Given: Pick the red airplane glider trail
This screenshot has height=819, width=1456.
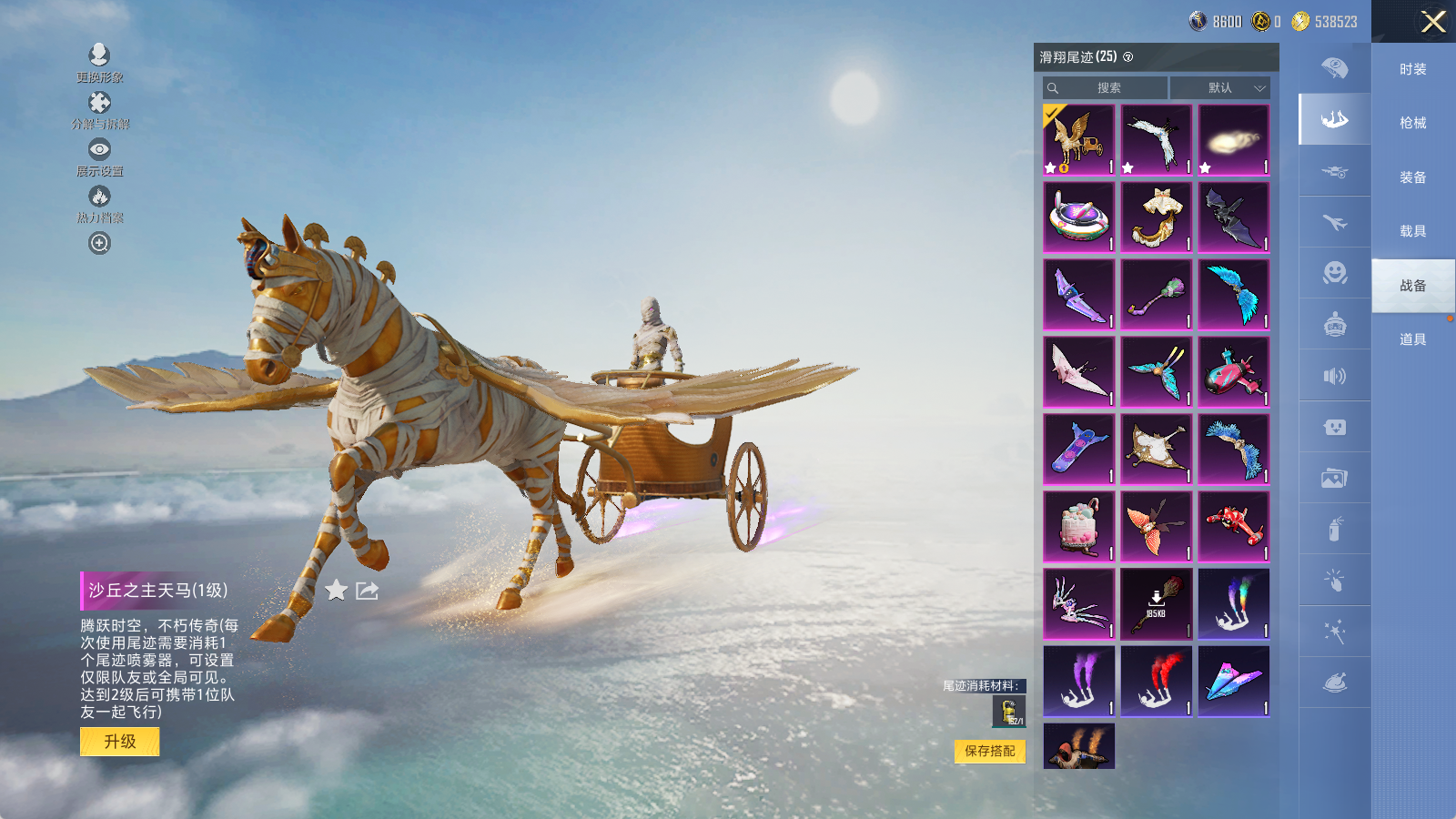Looking at the screenshot, I should (x=1234, y=527).
